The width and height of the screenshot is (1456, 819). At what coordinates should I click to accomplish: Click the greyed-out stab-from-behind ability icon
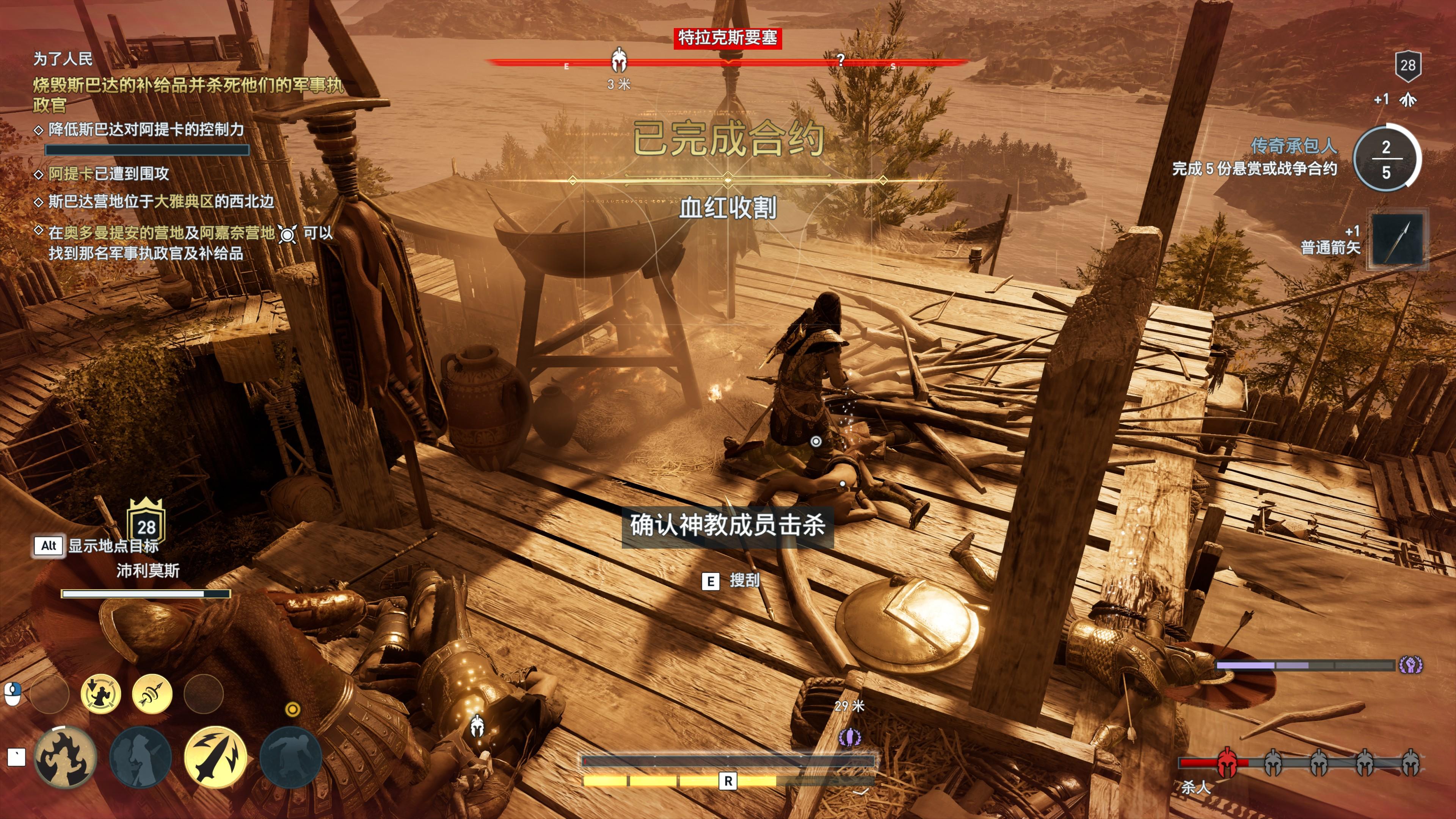click(140, 758)
